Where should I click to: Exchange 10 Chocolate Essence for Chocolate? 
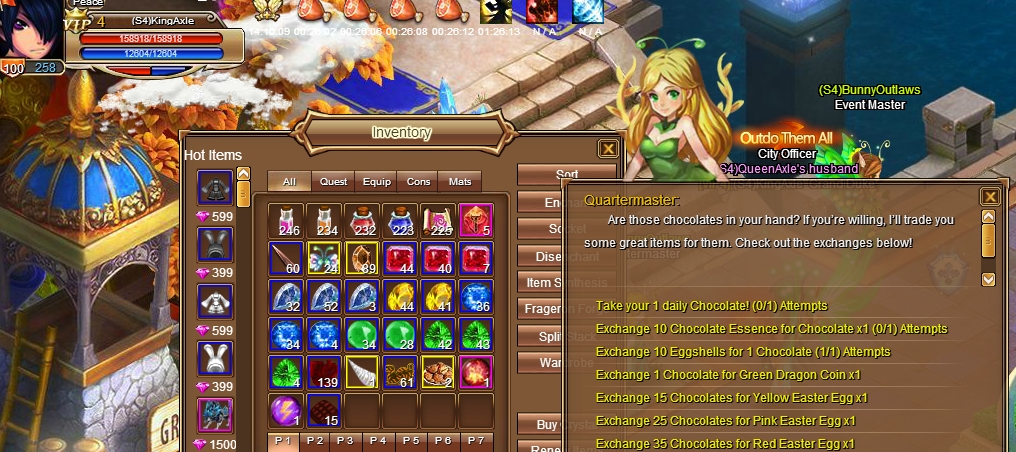771,329
